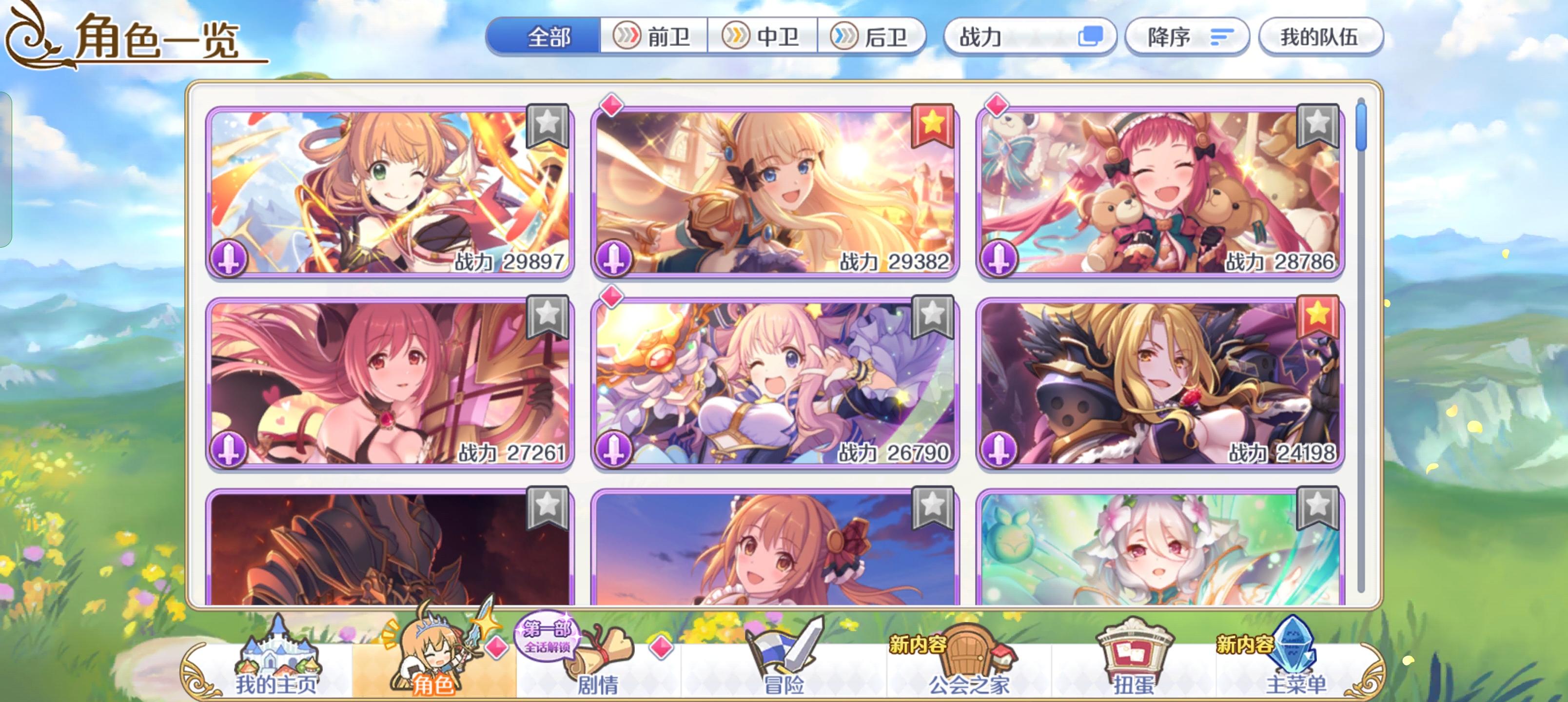Select the 后卫 rear guard filter tab
The image size is (1568, 702).
pos(872,37)
